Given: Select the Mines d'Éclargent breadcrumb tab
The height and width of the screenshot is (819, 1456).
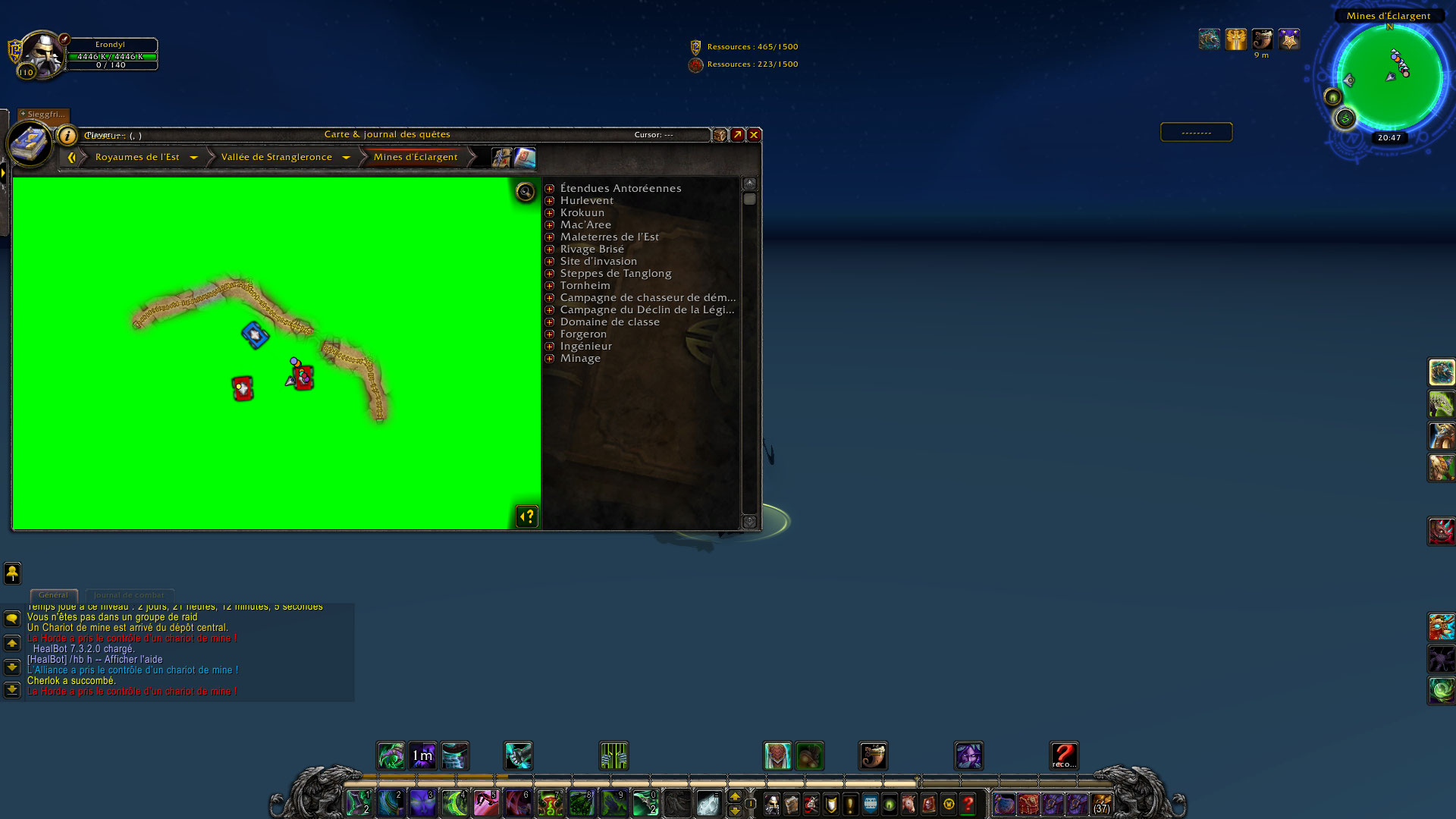Looking at the screenshot, I should click(x=416, y=157).
